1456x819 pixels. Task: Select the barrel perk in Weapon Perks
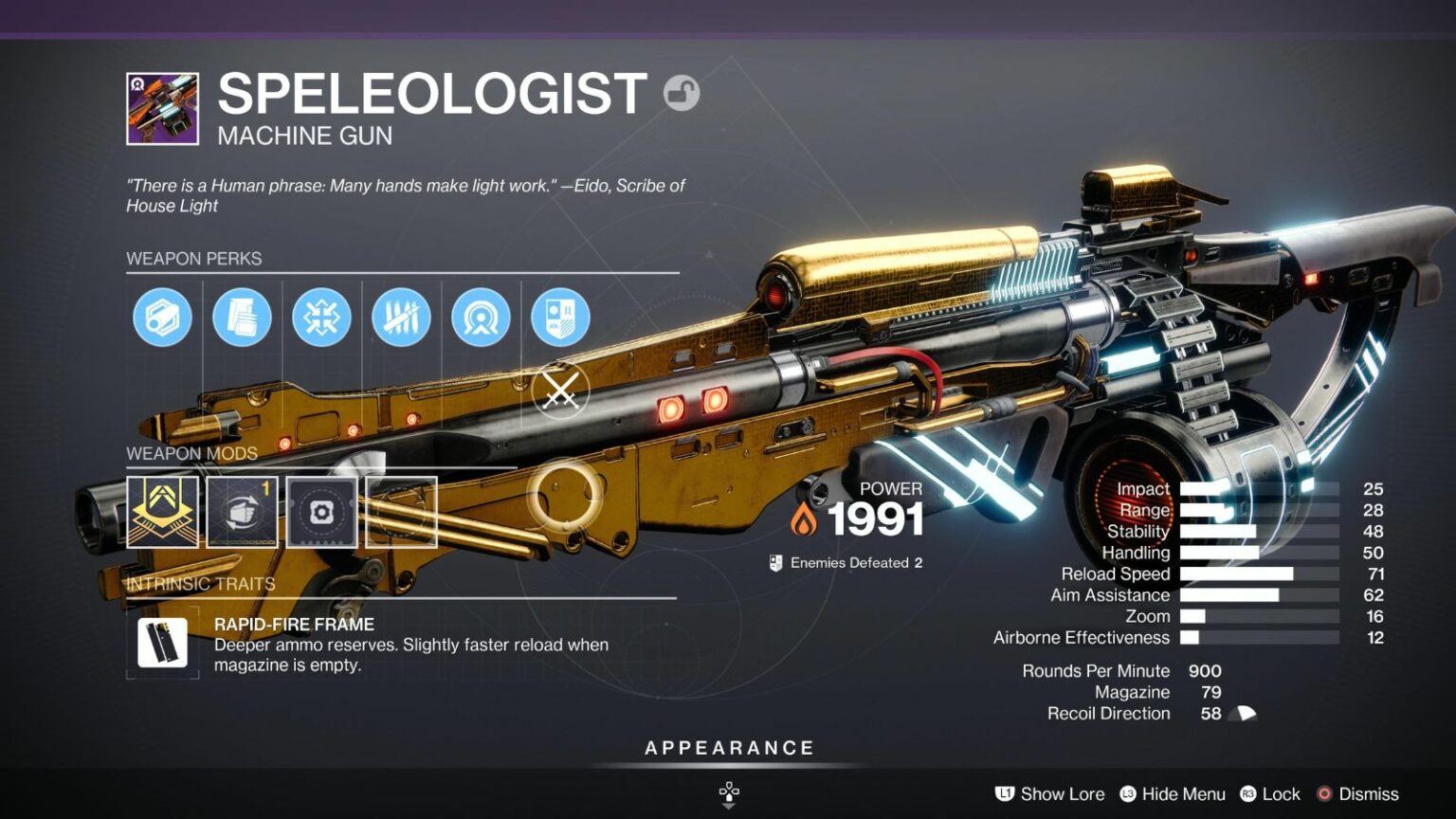click(x=162, y=318)
